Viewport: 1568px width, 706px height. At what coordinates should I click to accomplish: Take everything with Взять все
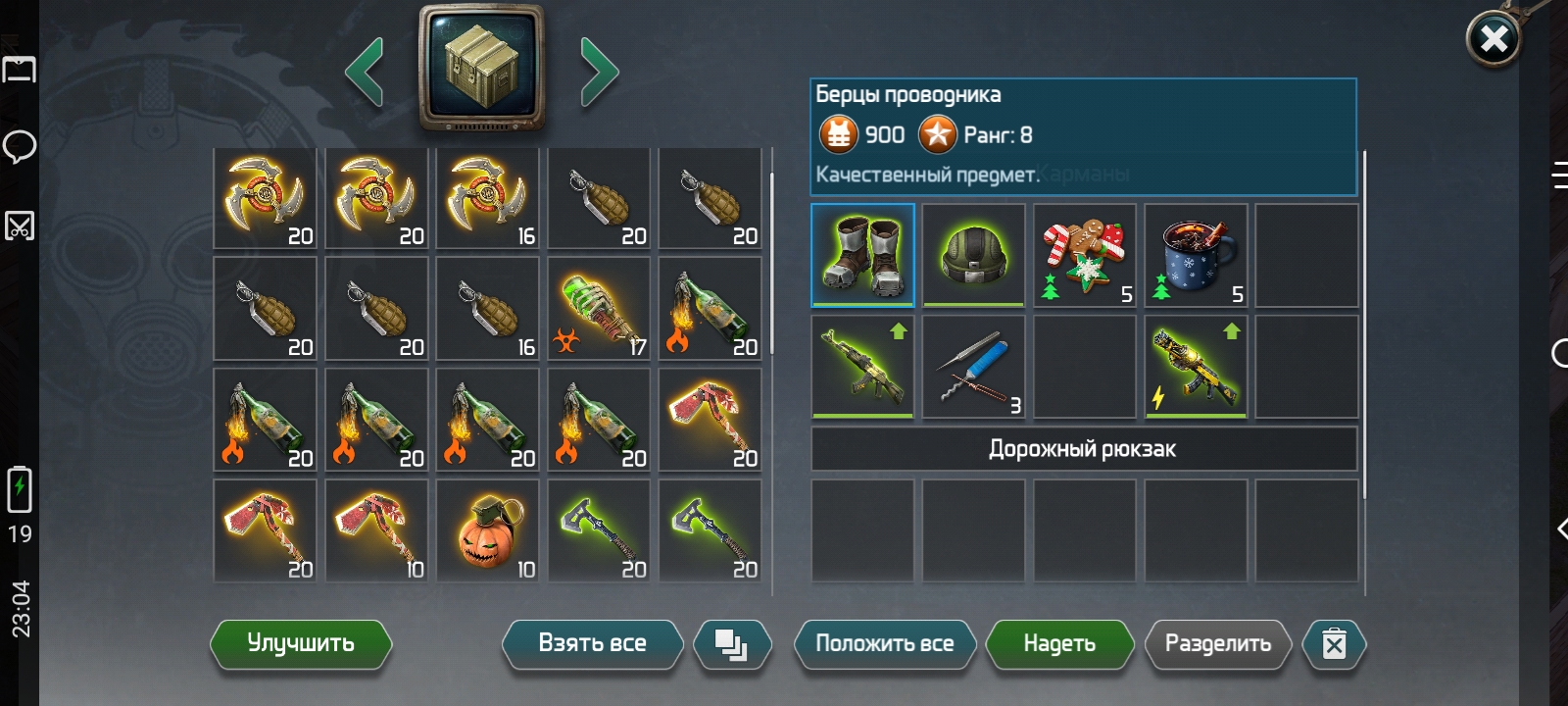(x=592, y=644)
